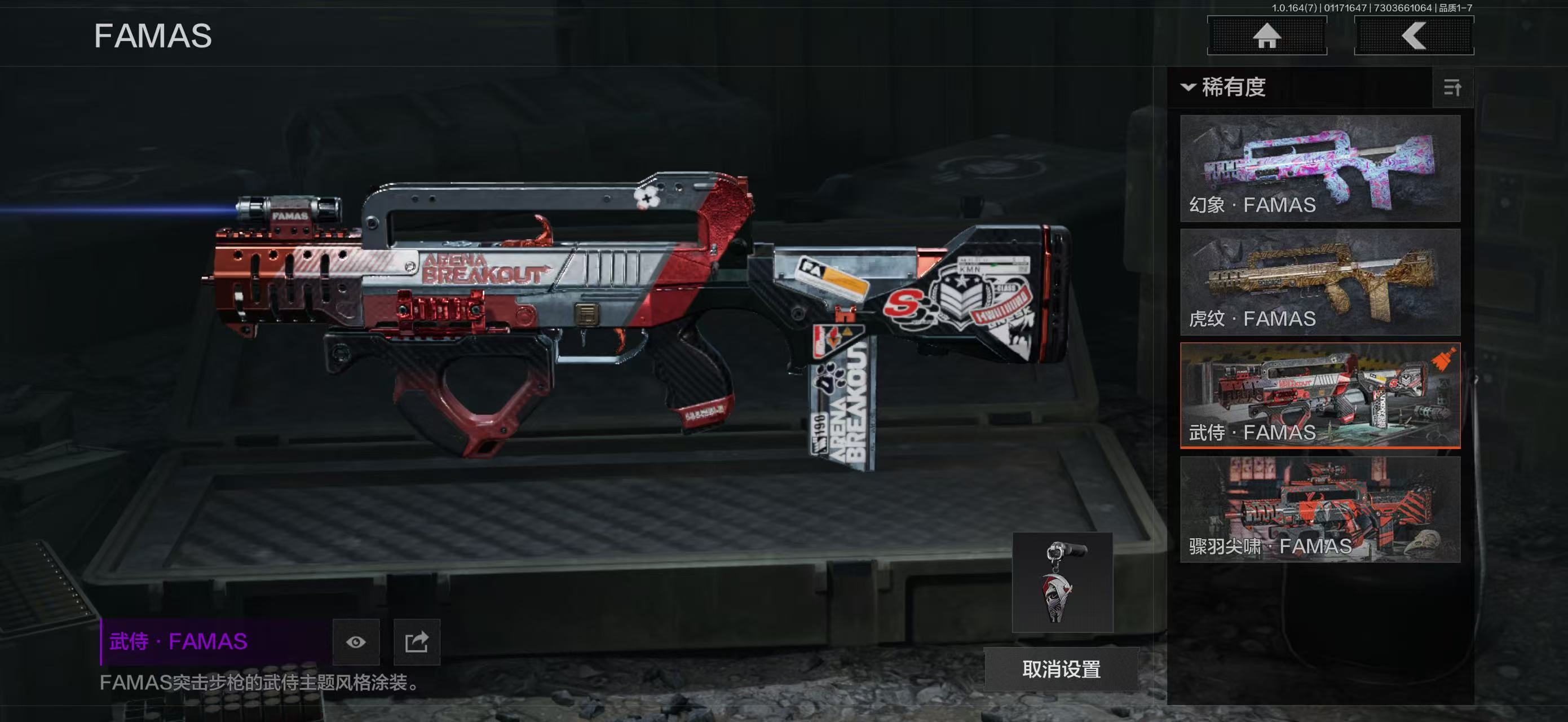
Task: Click the 取消设置 button
Action: pos(1061,669)
